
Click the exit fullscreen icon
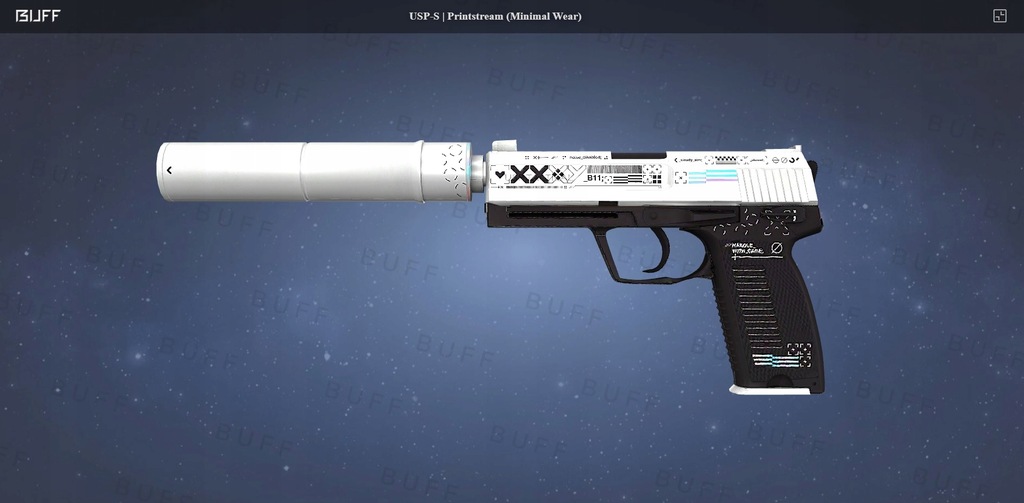pos(999,16)
